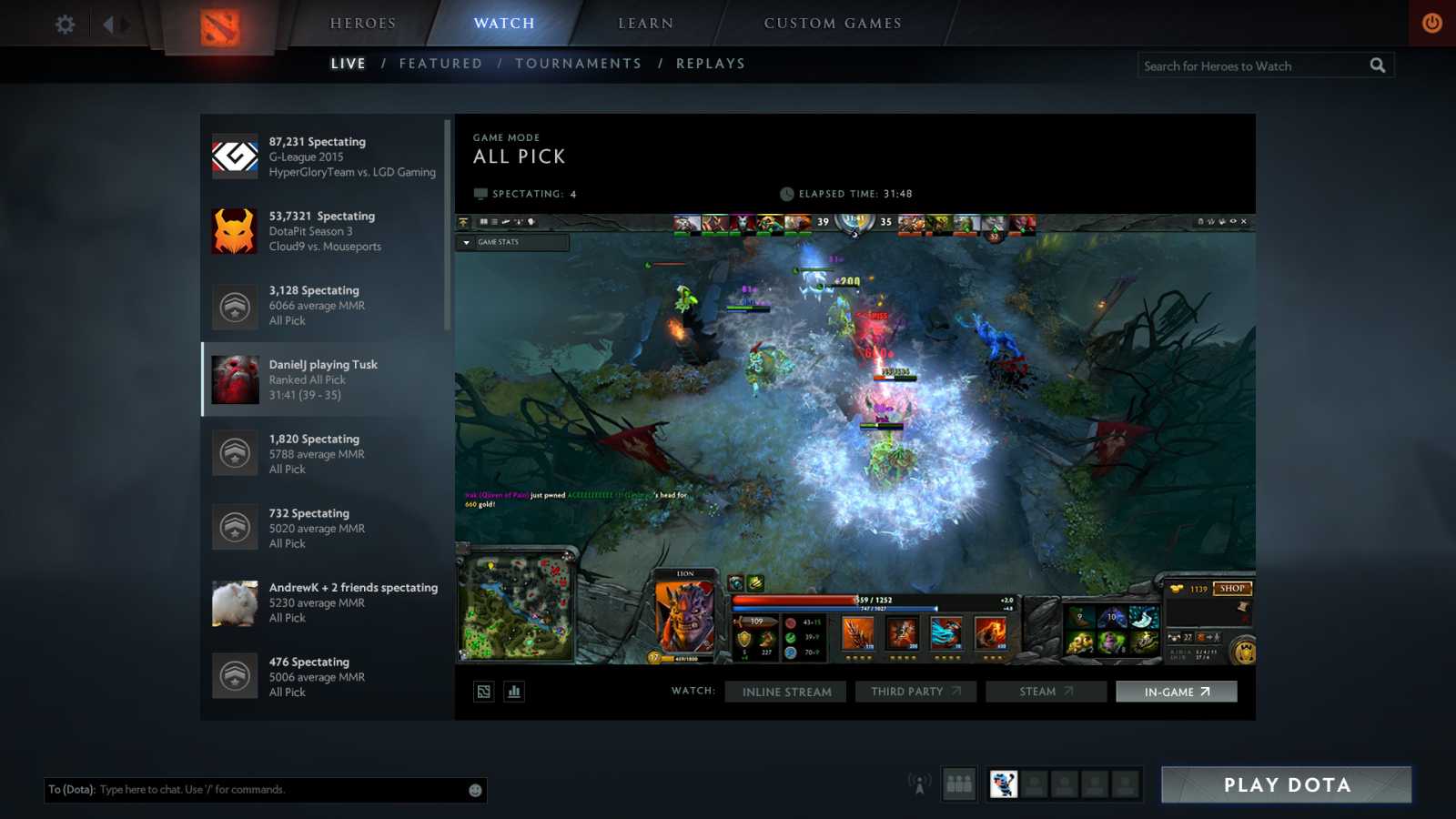The width and height of the screenshot is (1456, 819).
Task: Toggle the back navigation arrow beside the gear
Action: [108, 25]
